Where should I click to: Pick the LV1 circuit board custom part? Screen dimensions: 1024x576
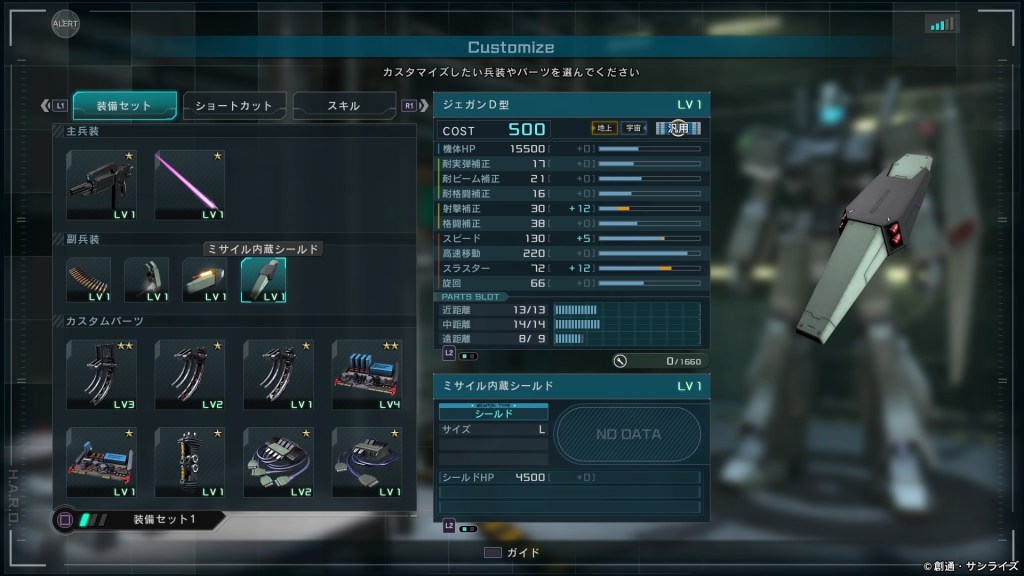(x=101, y=462)
